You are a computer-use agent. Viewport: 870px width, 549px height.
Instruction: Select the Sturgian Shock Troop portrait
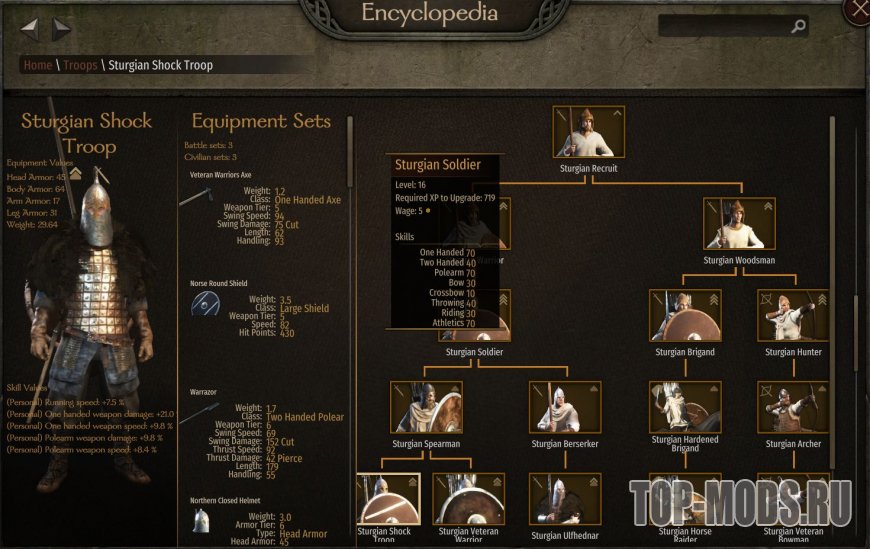[x=388, y=498]
